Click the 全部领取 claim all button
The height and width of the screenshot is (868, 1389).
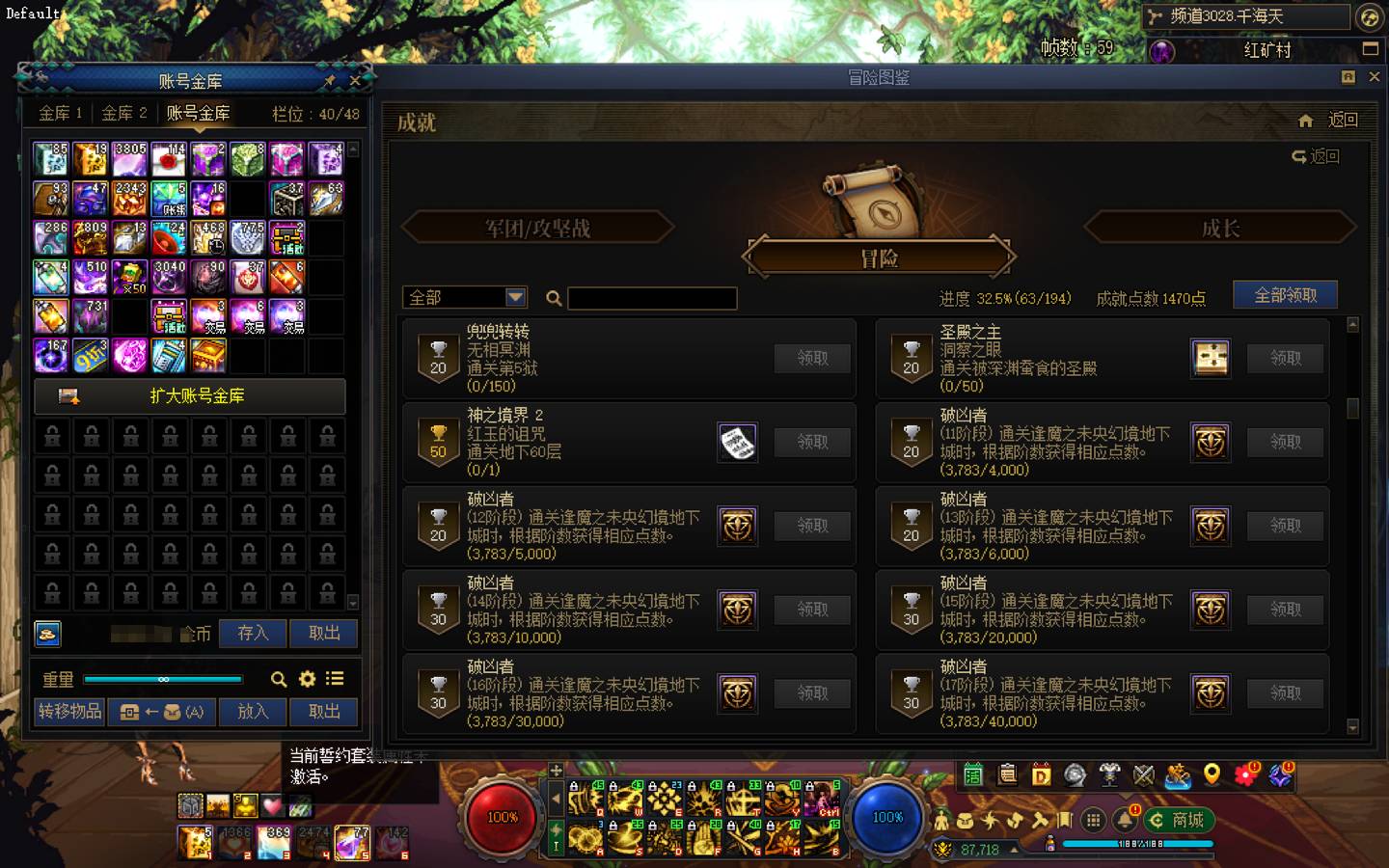click(1284, 294)
